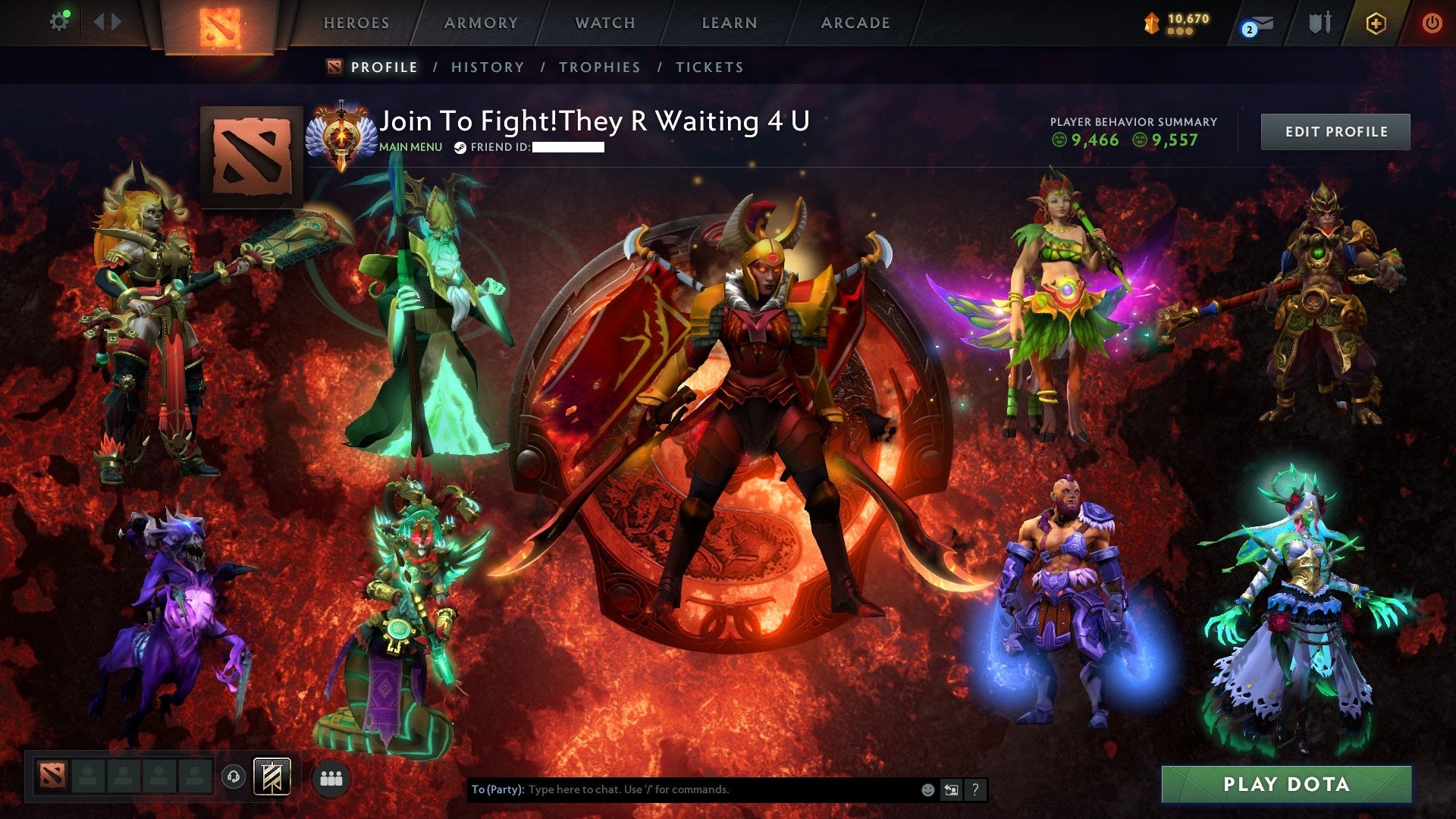The height and width of the screenshot is (819, 1456).
Task: Open the HEROES menu
Action: [x=356, y=23]
